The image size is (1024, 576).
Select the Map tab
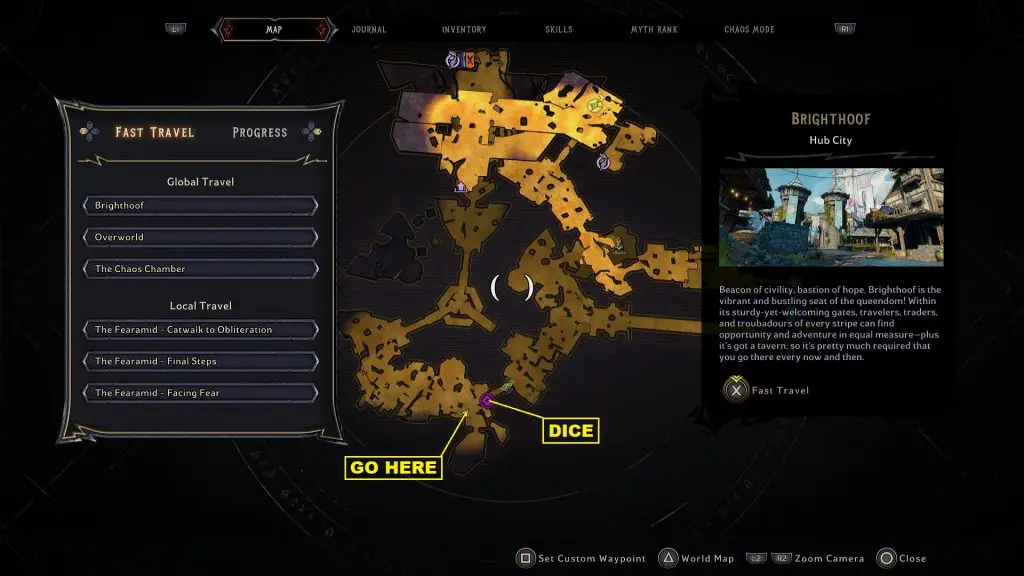(273, 30)
